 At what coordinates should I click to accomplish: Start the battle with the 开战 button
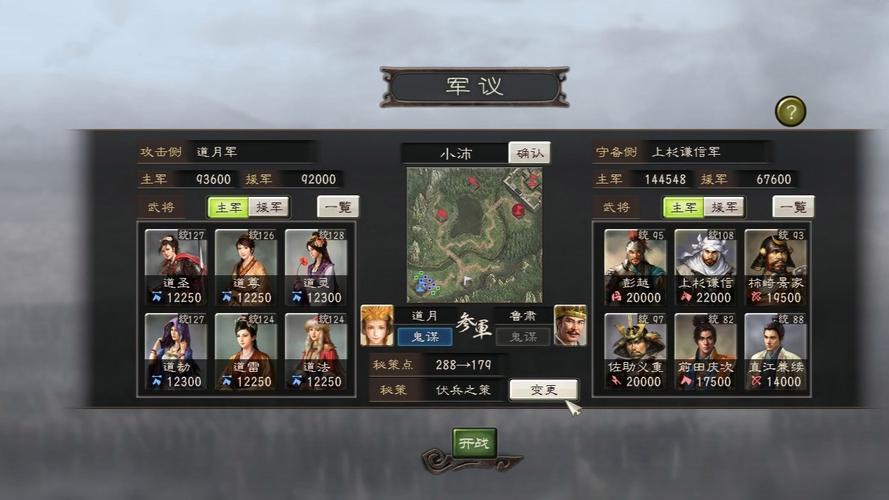474,443
